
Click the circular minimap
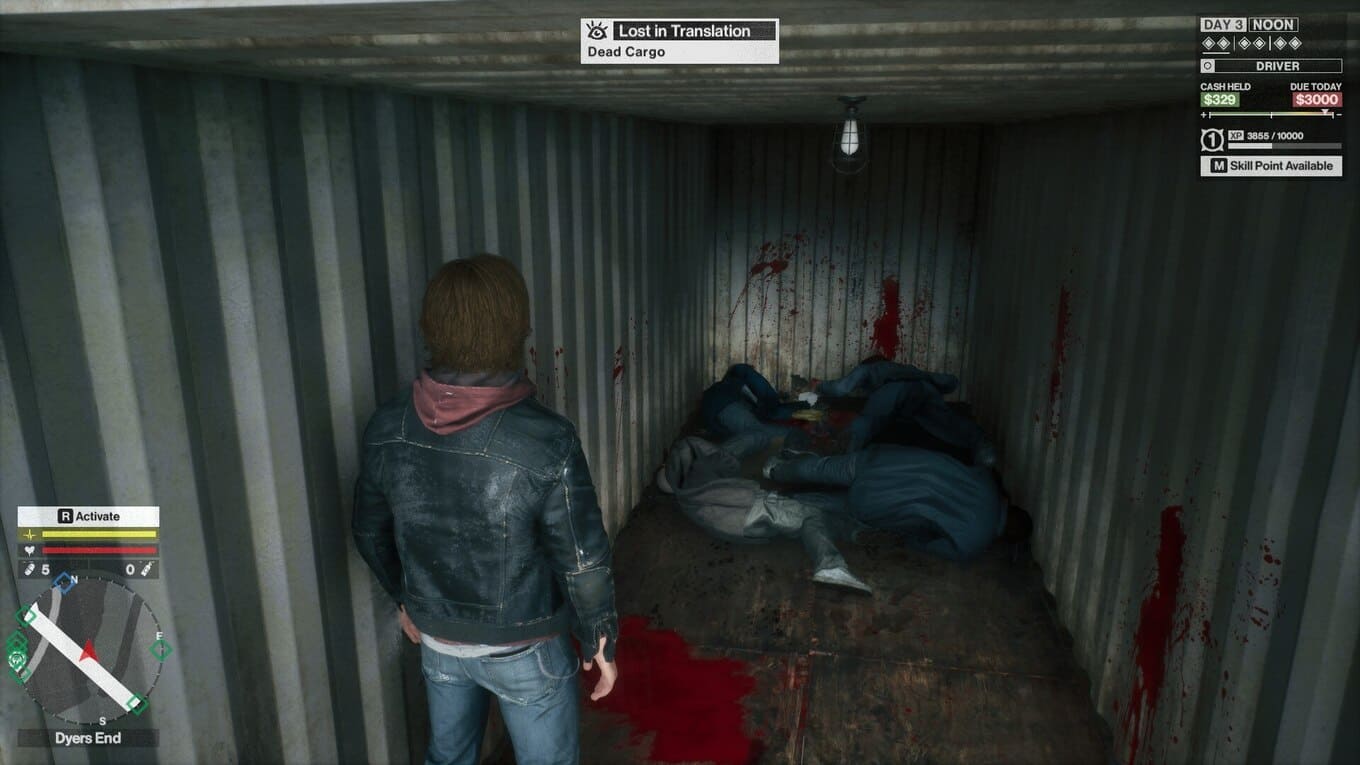click(88, 650)
